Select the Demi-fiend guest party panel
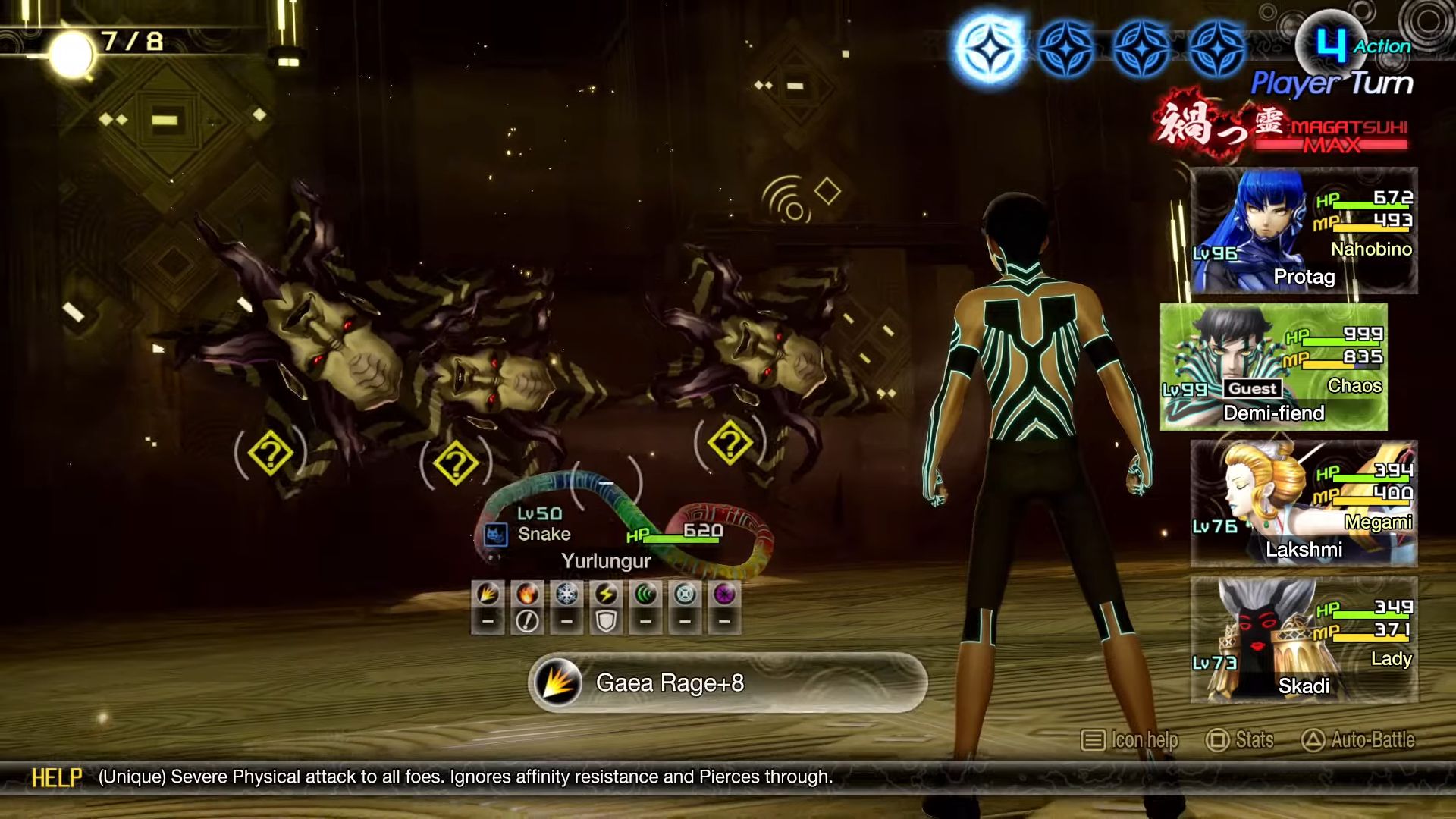1456x819 pixels. pos(1274,368)
